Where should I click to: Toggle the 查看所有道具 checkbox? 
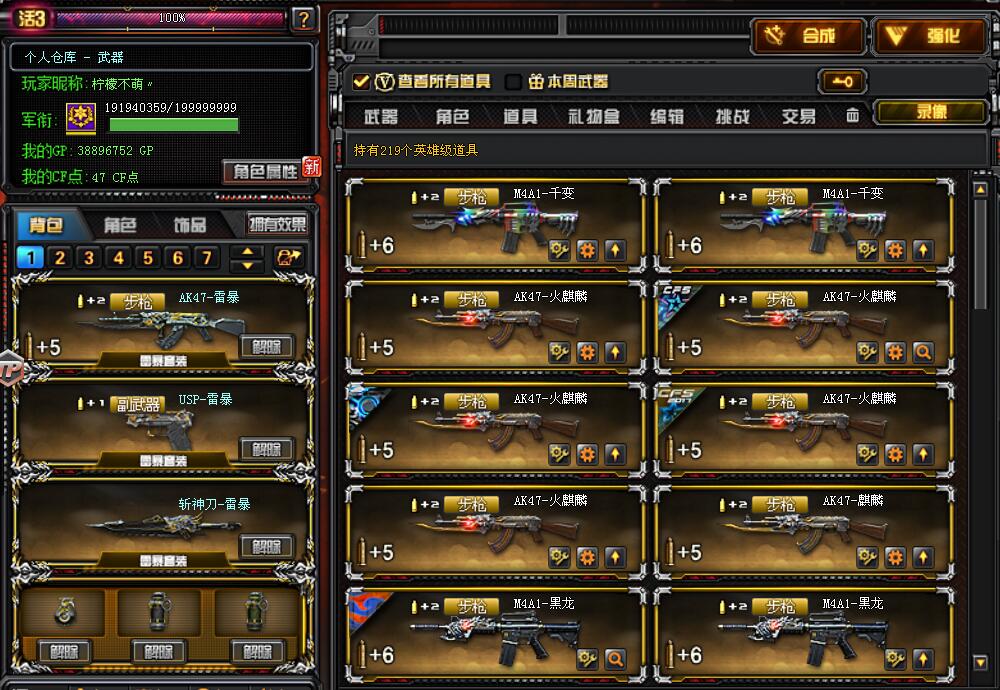361,82
